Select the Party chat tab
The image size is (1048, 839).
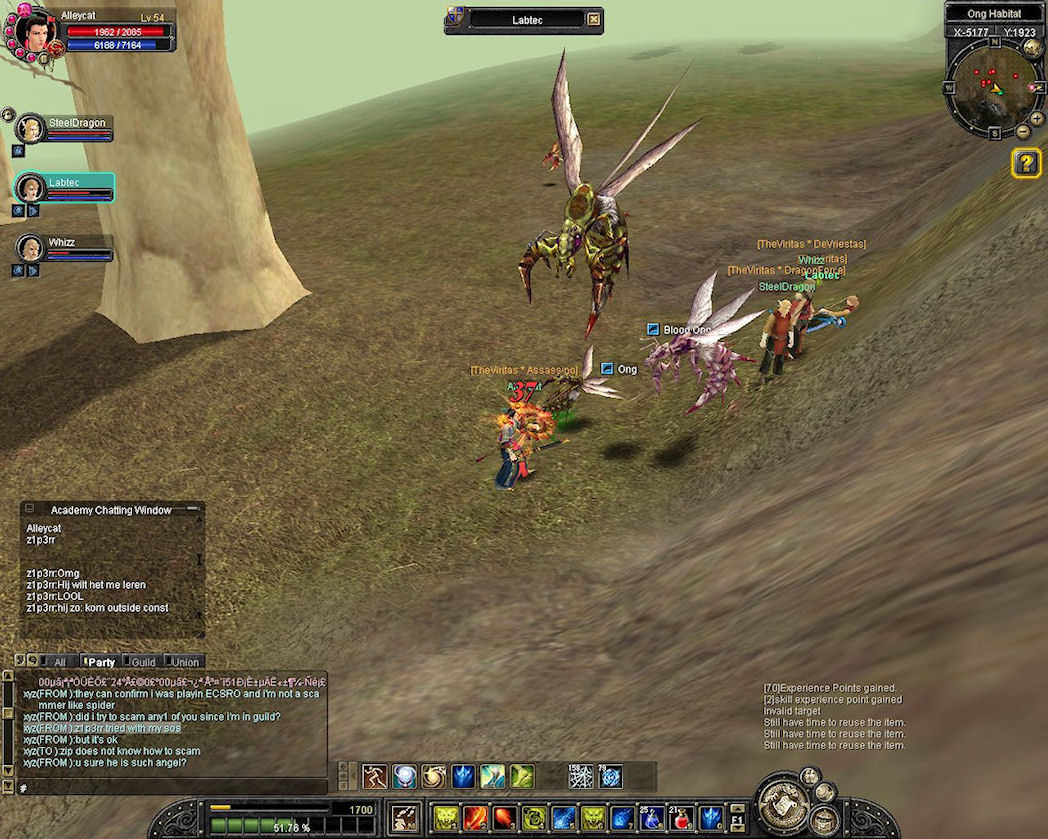pyautogui.click(x=101, y=662)
